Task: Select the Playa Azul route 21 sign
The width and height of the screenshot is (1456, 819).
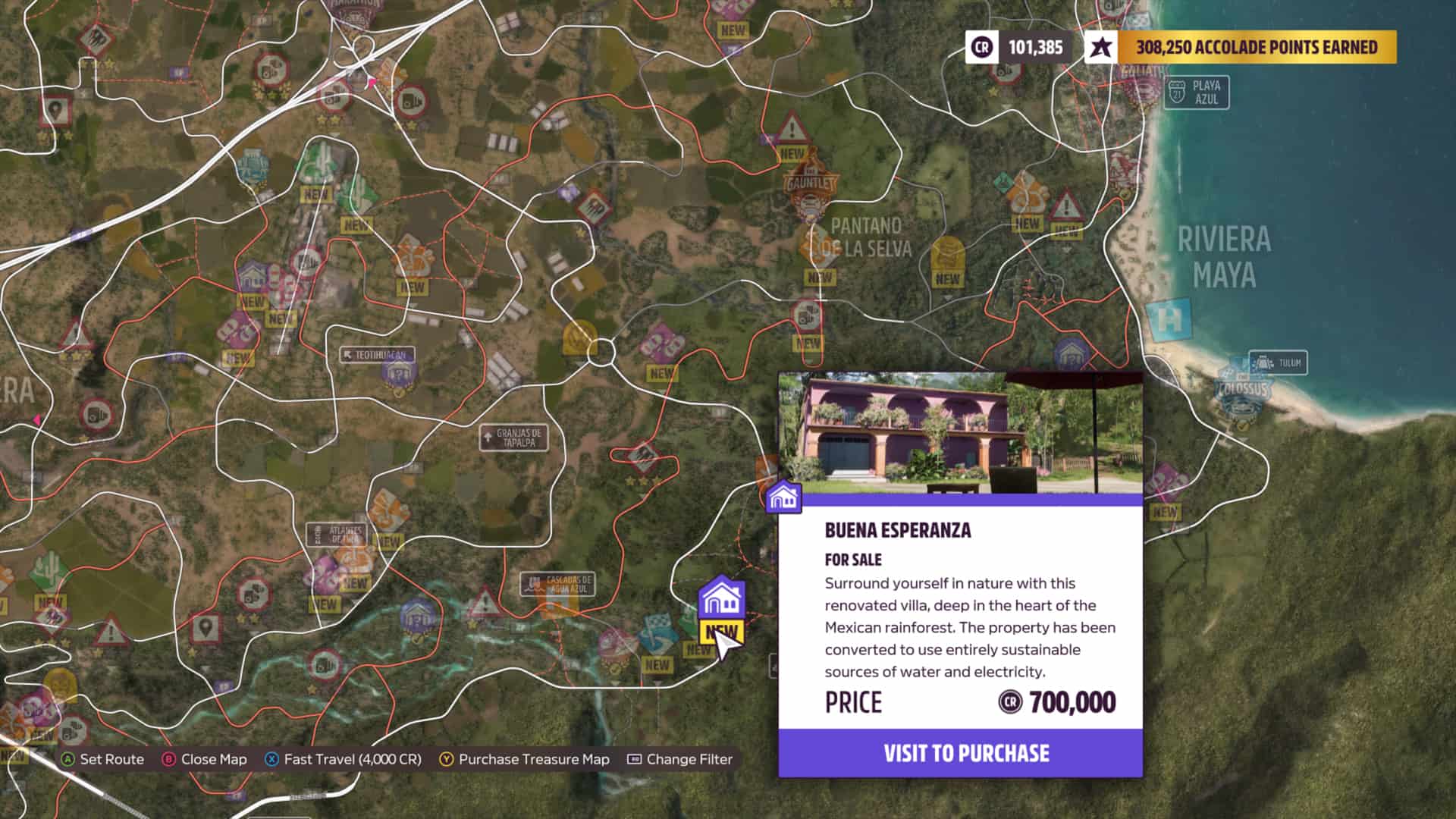Action: (x=1198, y=91)
